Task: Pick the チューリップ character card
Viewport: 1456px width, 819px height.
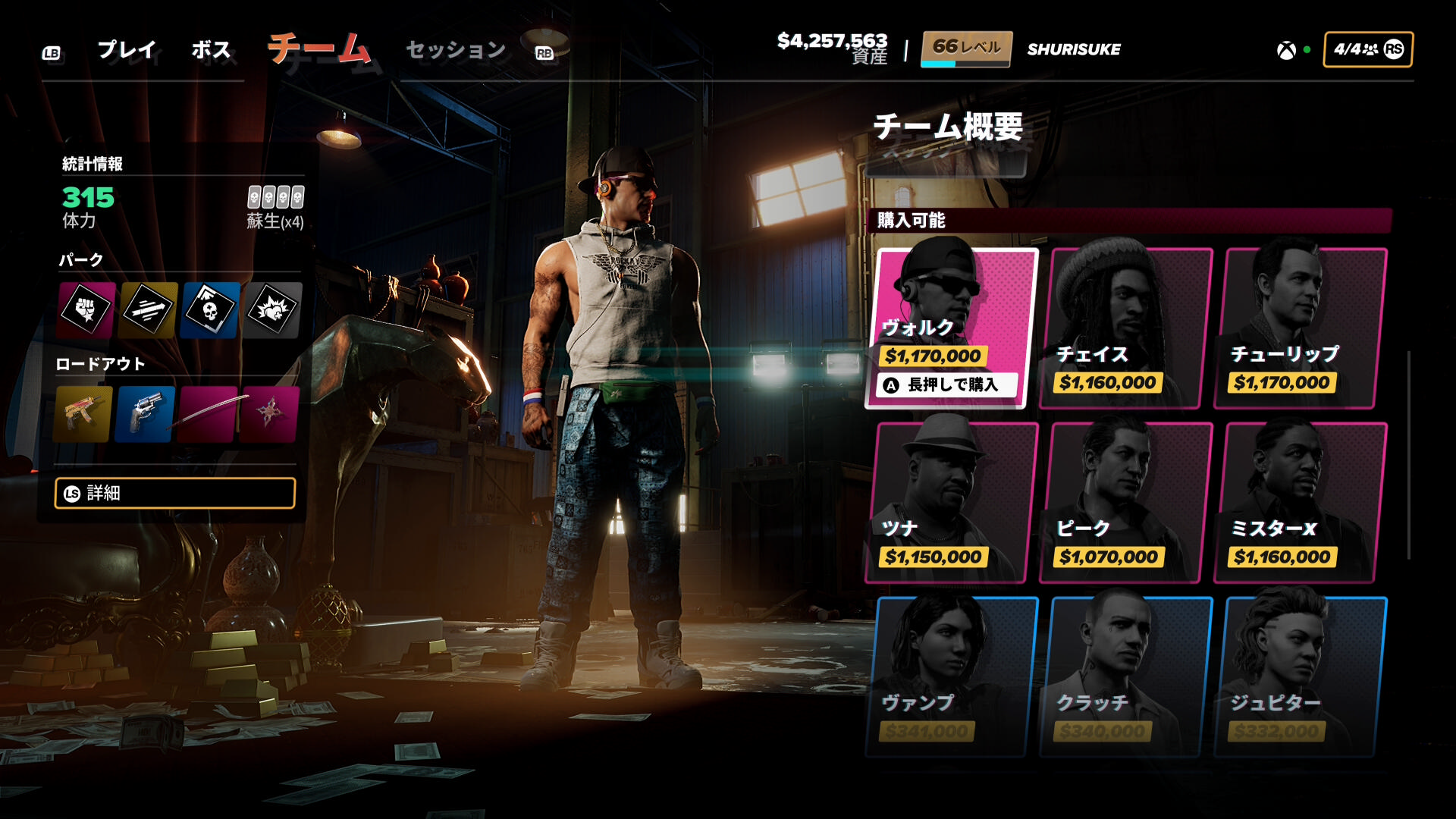Action: [x=1301, y=328]
